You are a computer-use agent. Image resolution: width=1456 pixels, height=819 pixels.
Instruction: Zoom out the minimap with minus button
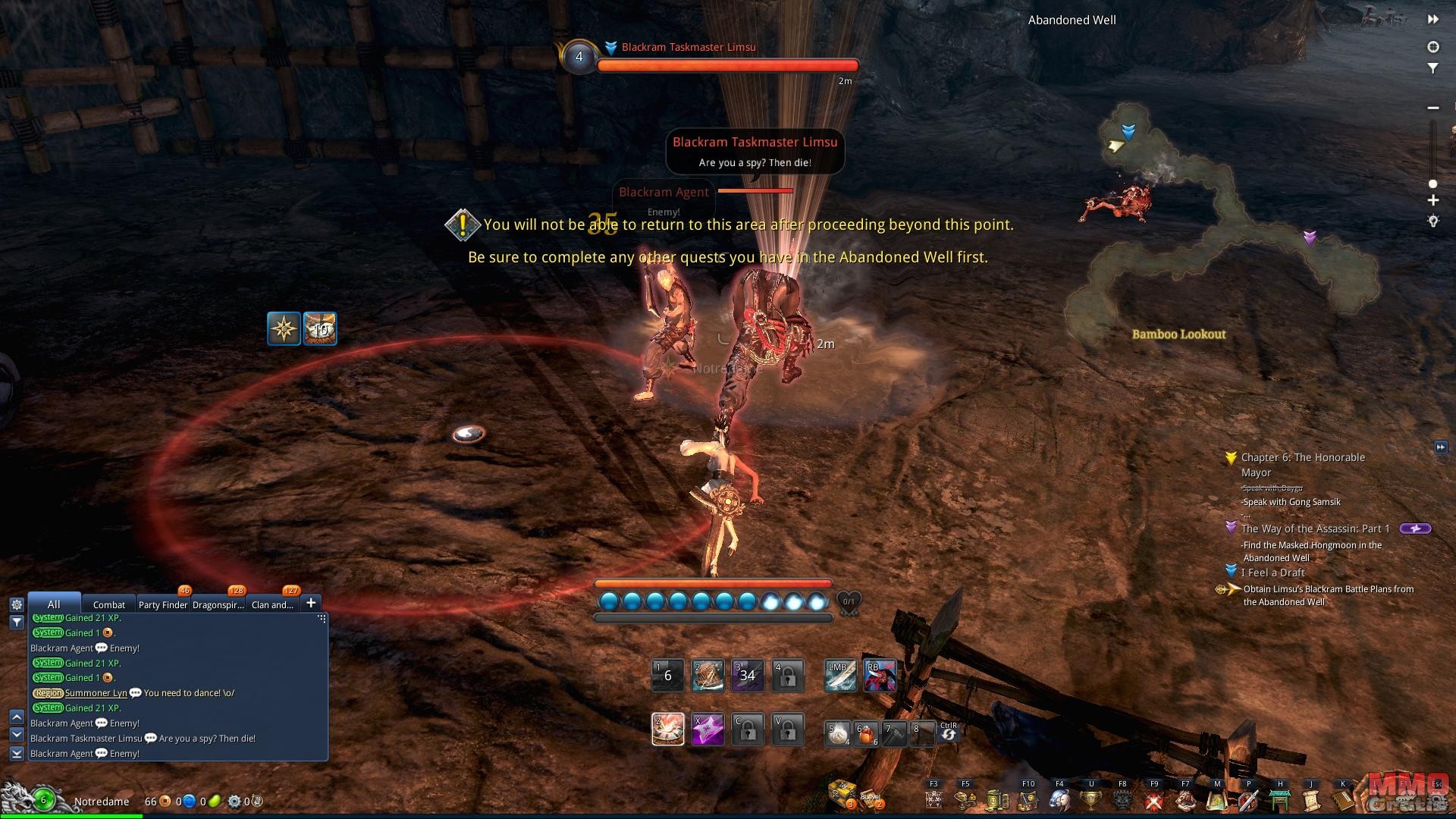click(x=1433, y=108)
